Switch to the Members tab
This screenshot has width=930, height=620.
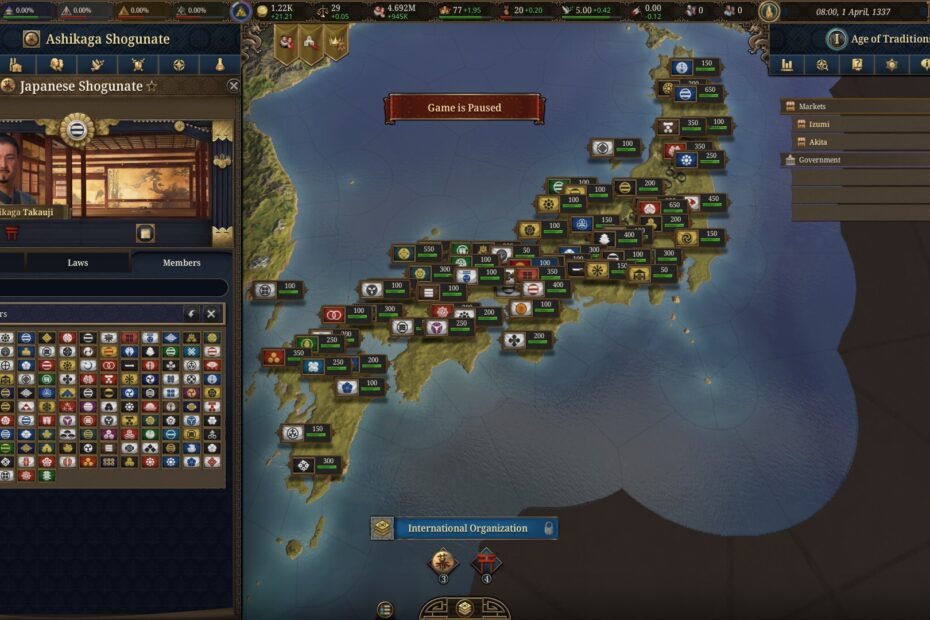(181, 263)
